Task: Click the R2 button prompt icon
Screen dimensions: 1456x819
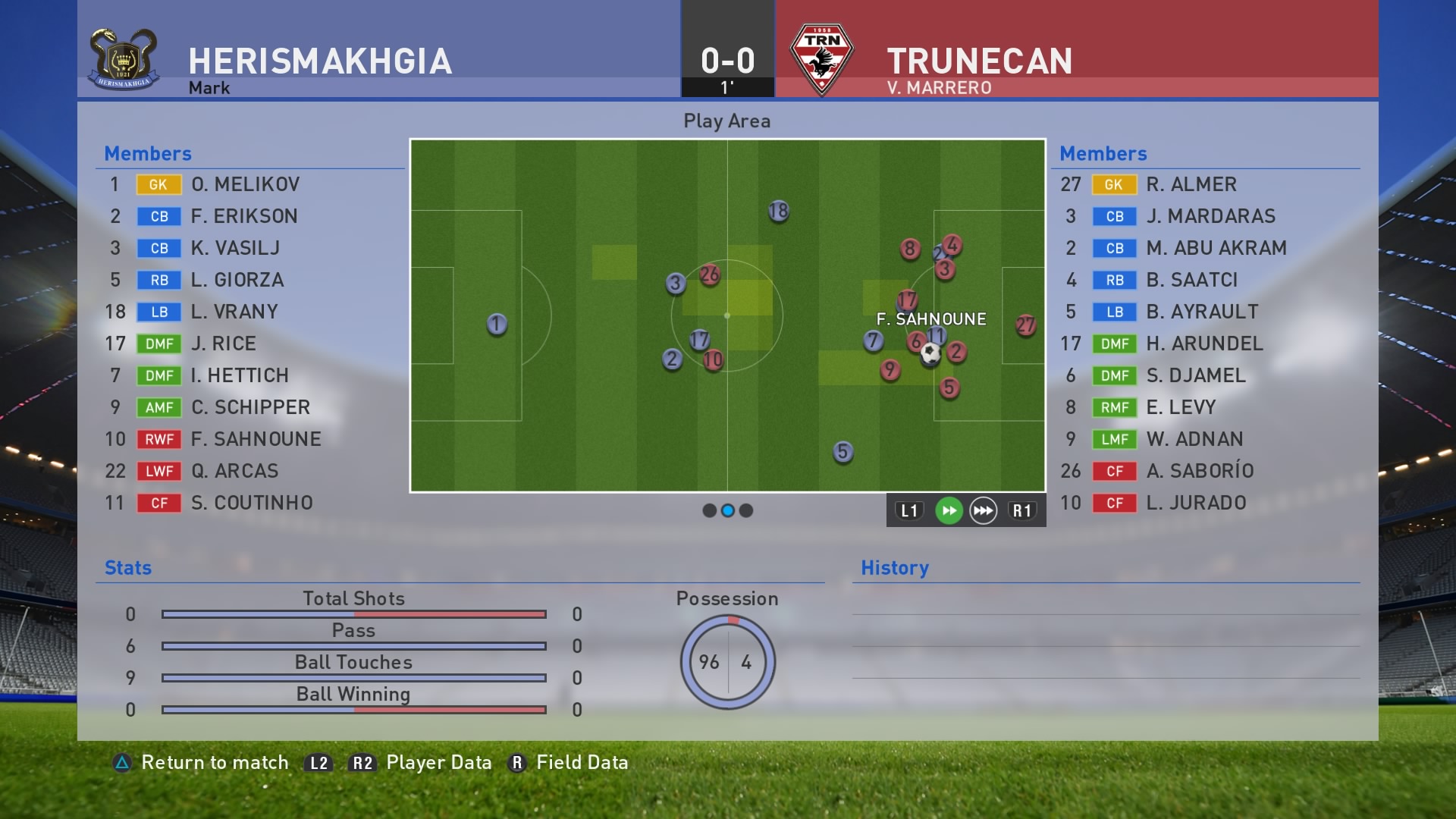Action: pos(360,763)
